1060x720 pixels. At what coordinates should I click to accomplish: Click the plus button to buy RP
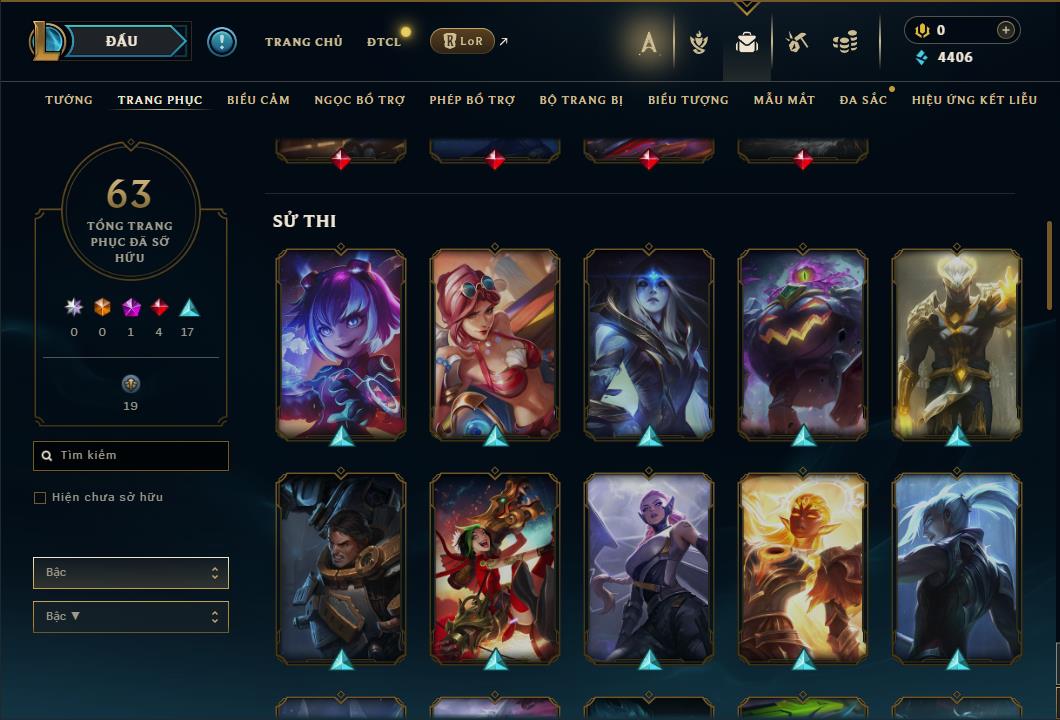1005,30
